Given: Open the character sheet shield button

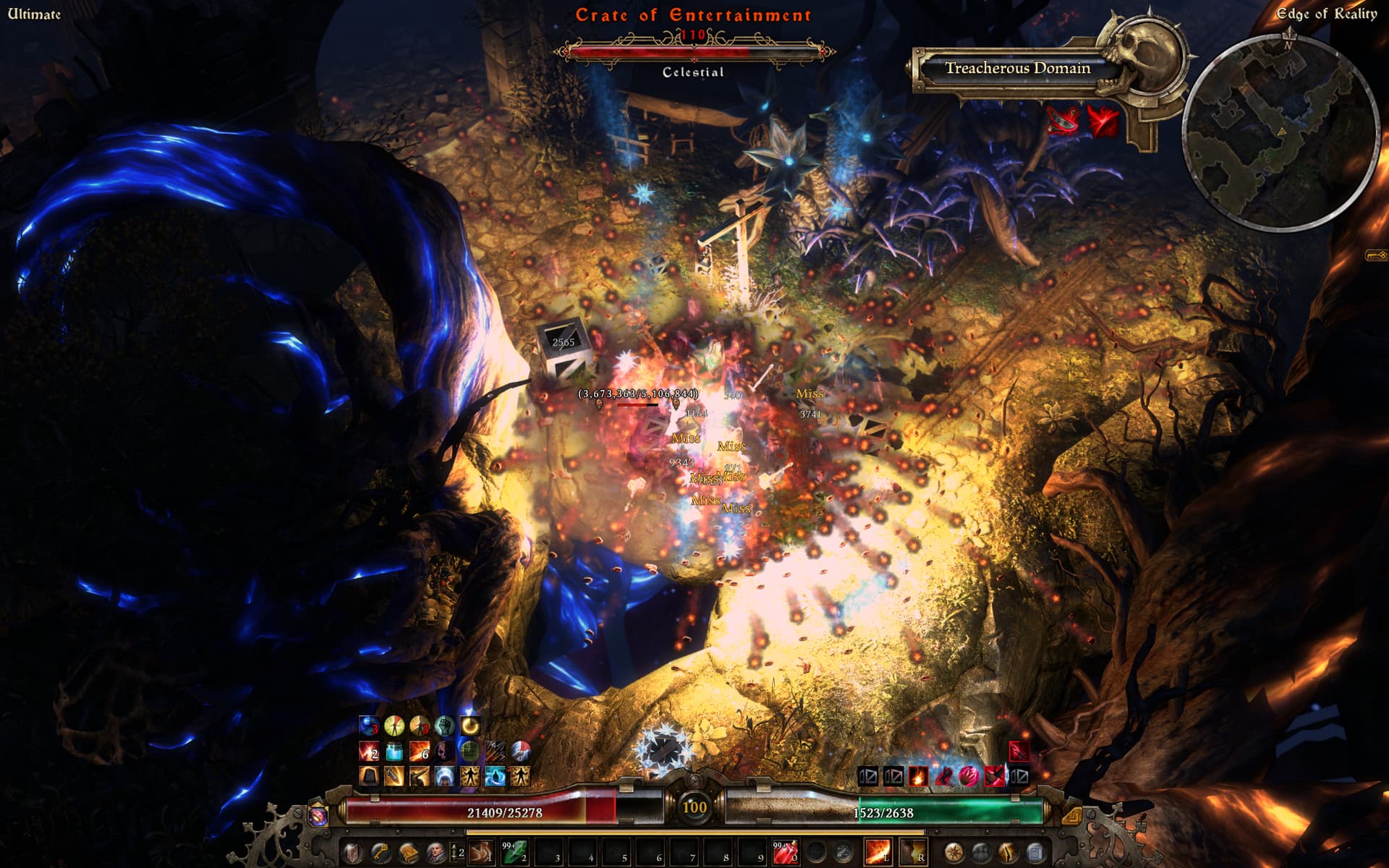Looking at the screenshot, I should pos(352,853).
